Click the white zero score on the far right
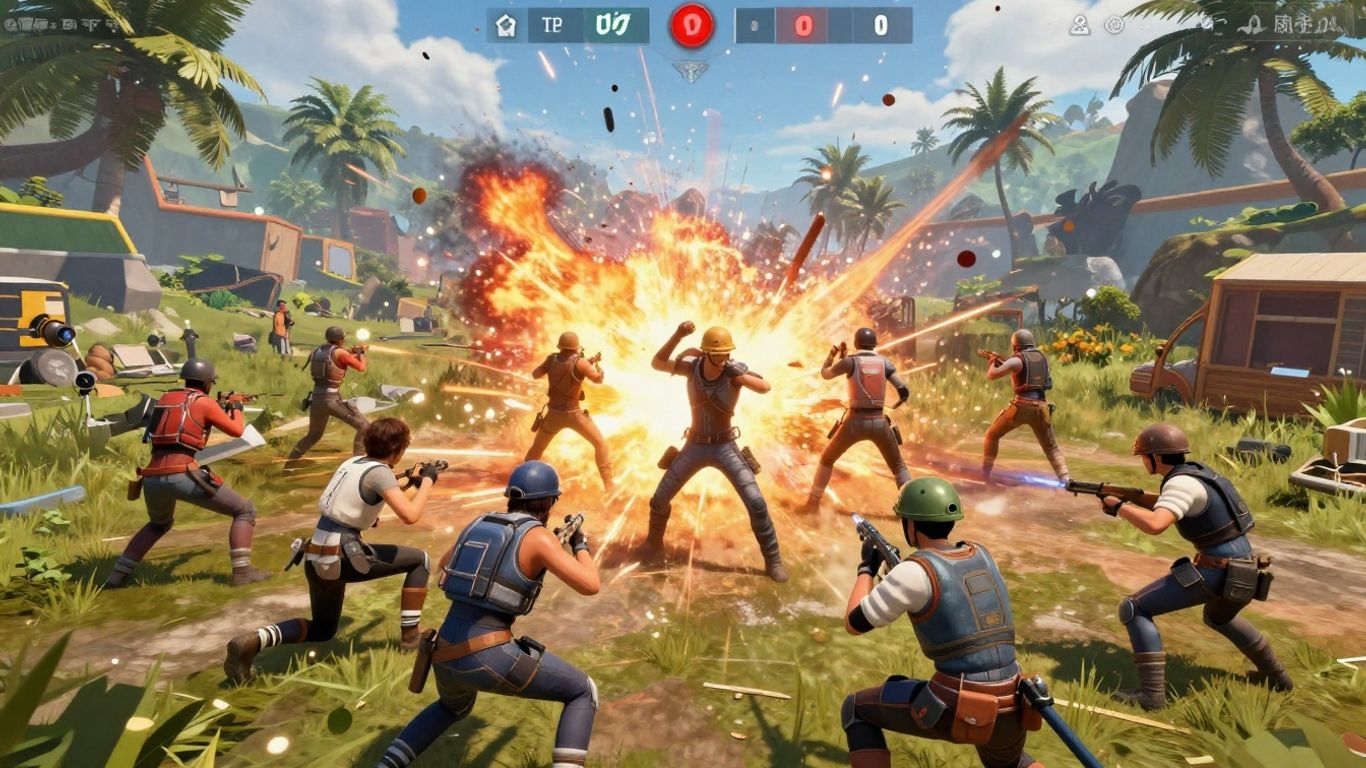This screenshot has height=768, width=1366. 880,25
